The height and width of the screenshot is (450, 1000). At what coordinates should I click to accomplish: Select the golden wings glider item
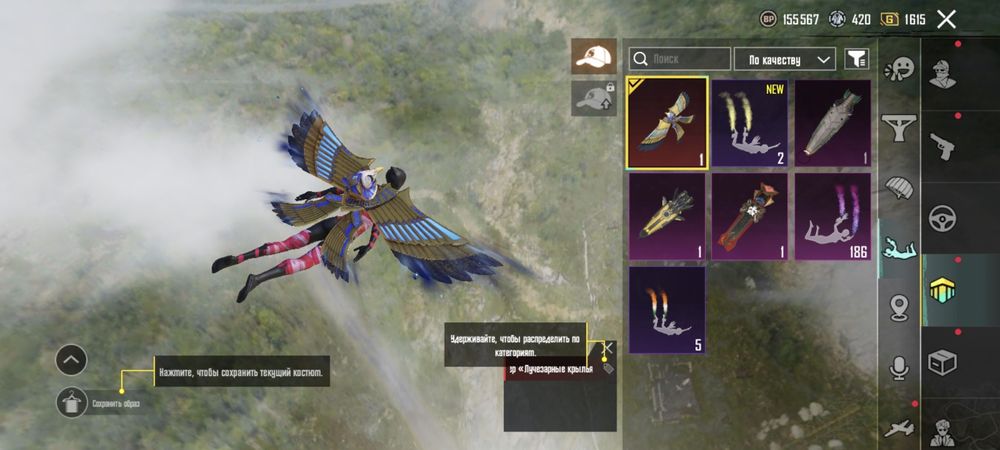coord(667,122)
